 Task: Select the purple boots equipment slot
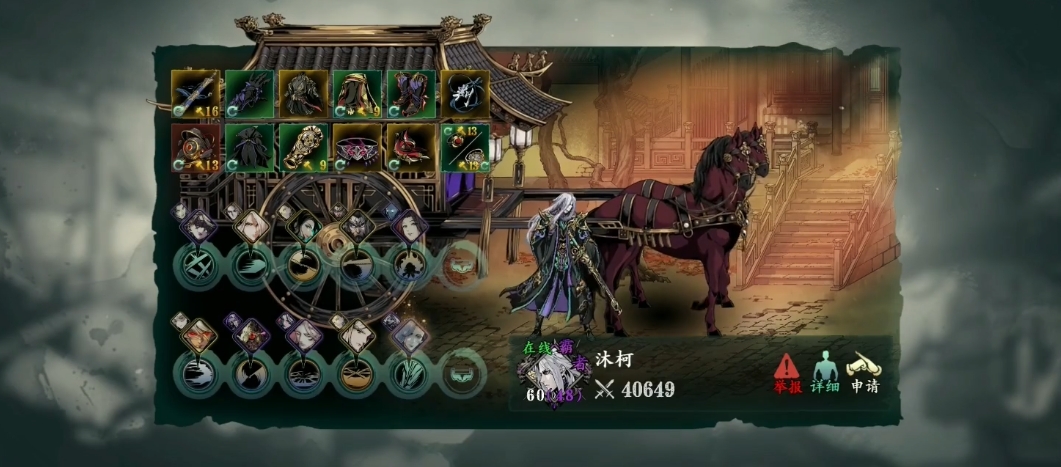coord(411,94)
